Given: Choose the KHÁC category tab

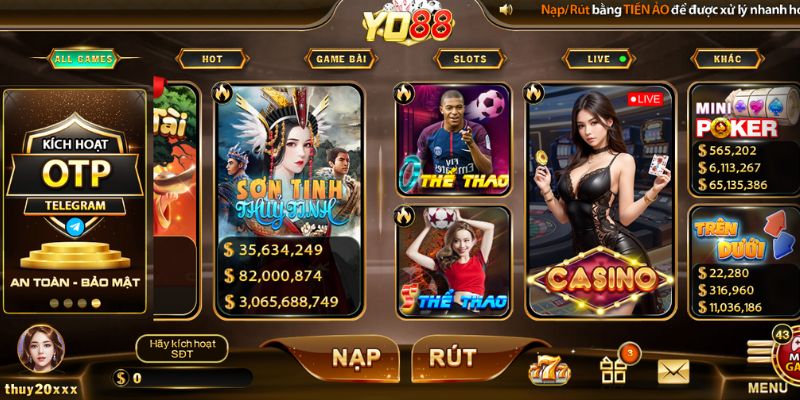Looking at the screenshot, I should (x=727, y=59).
